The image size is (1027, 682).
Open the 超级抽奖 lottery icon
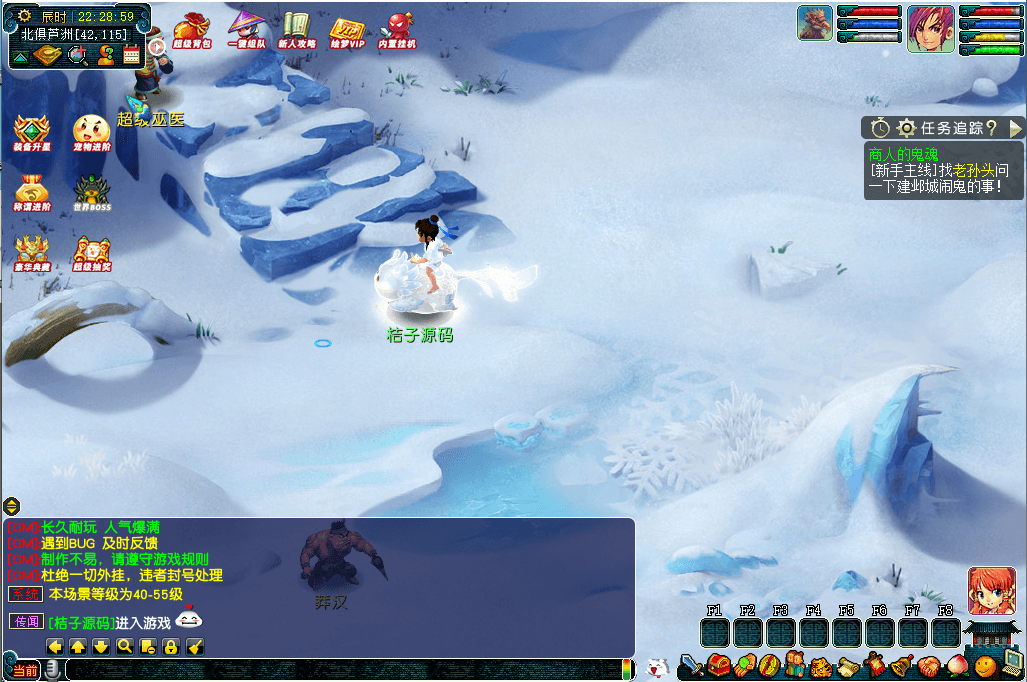pos(91,253)
